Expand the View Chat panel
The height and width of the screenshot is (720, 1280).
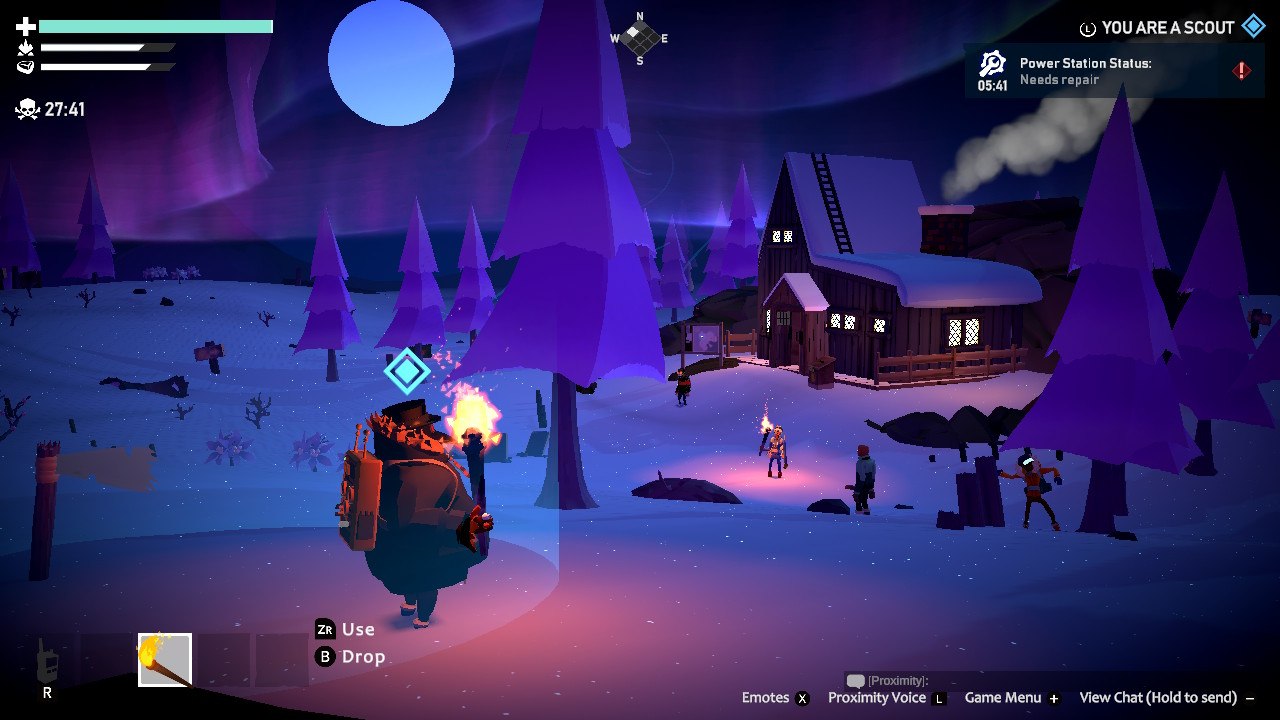tap(1160, 697)
